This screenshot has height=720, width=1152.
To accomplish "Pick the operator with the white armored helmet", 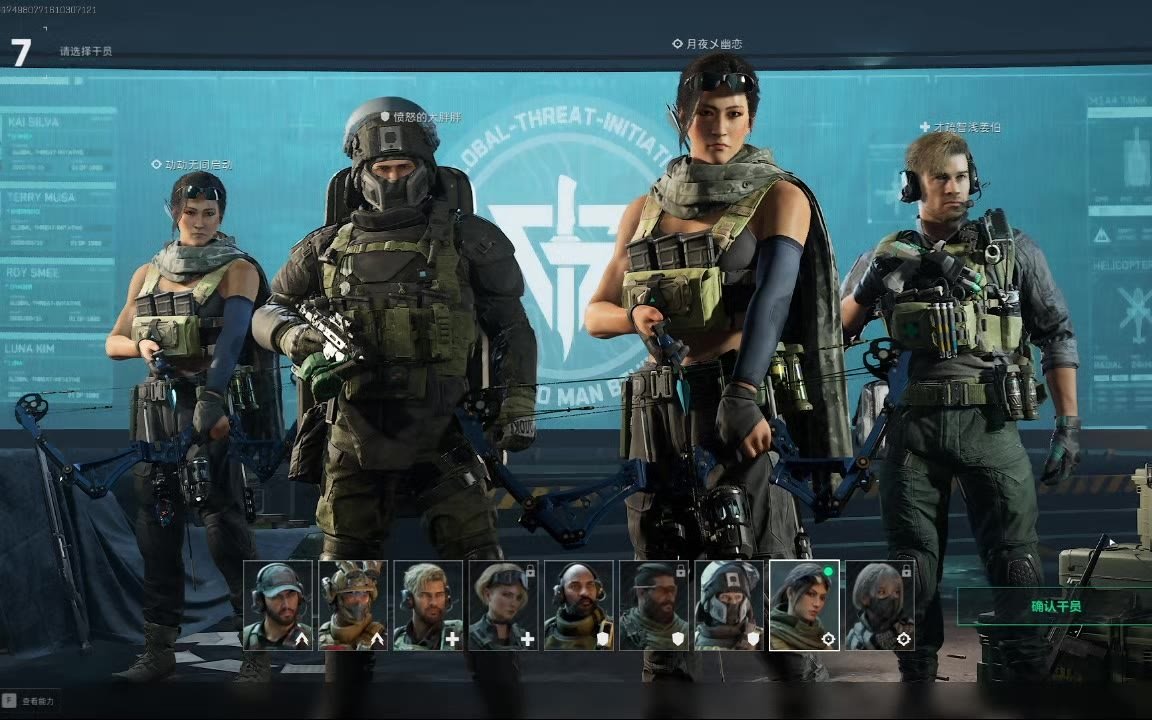I will [x=729, y=605].
